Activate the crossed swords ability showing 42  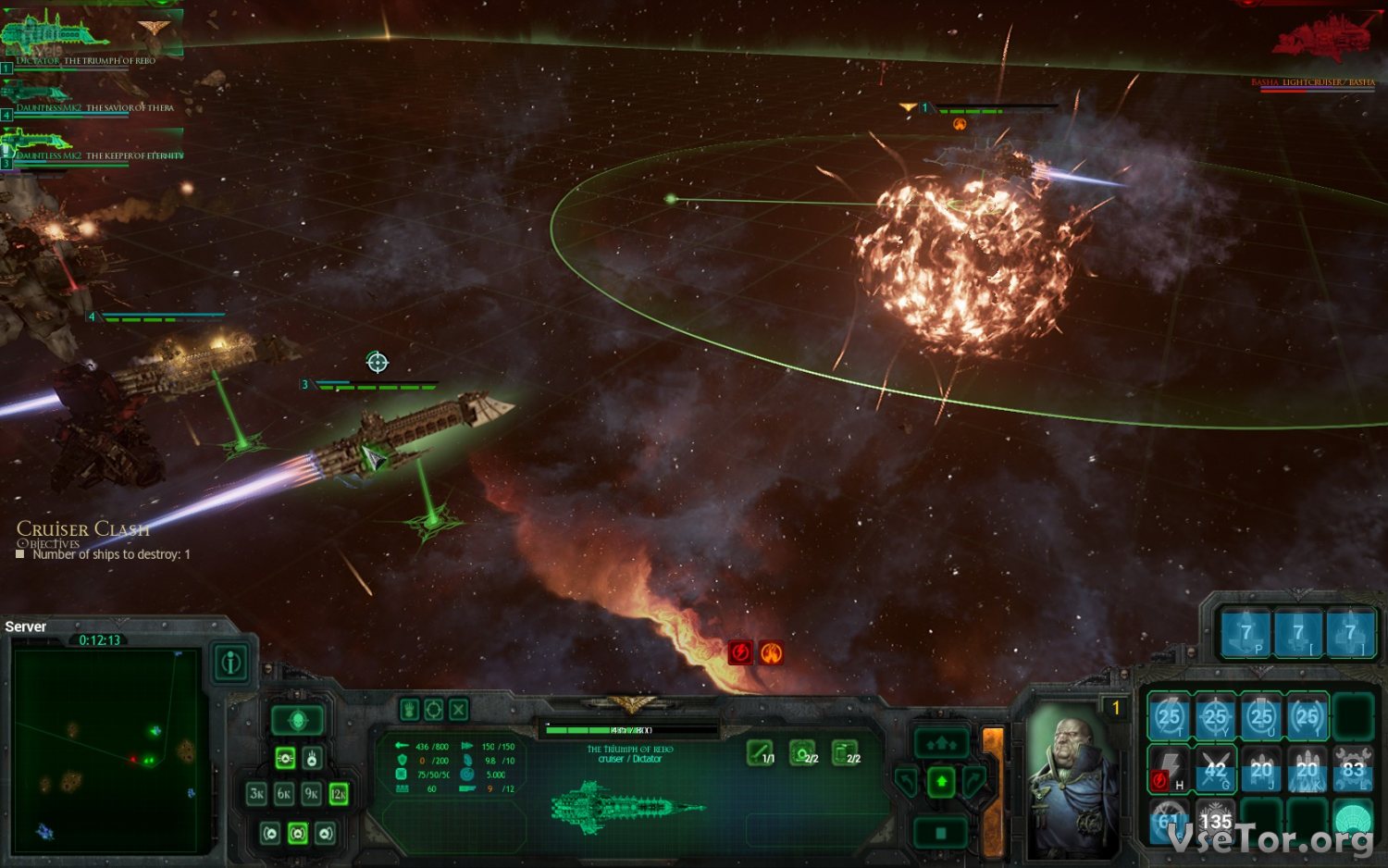click(x=1215, y=770)
